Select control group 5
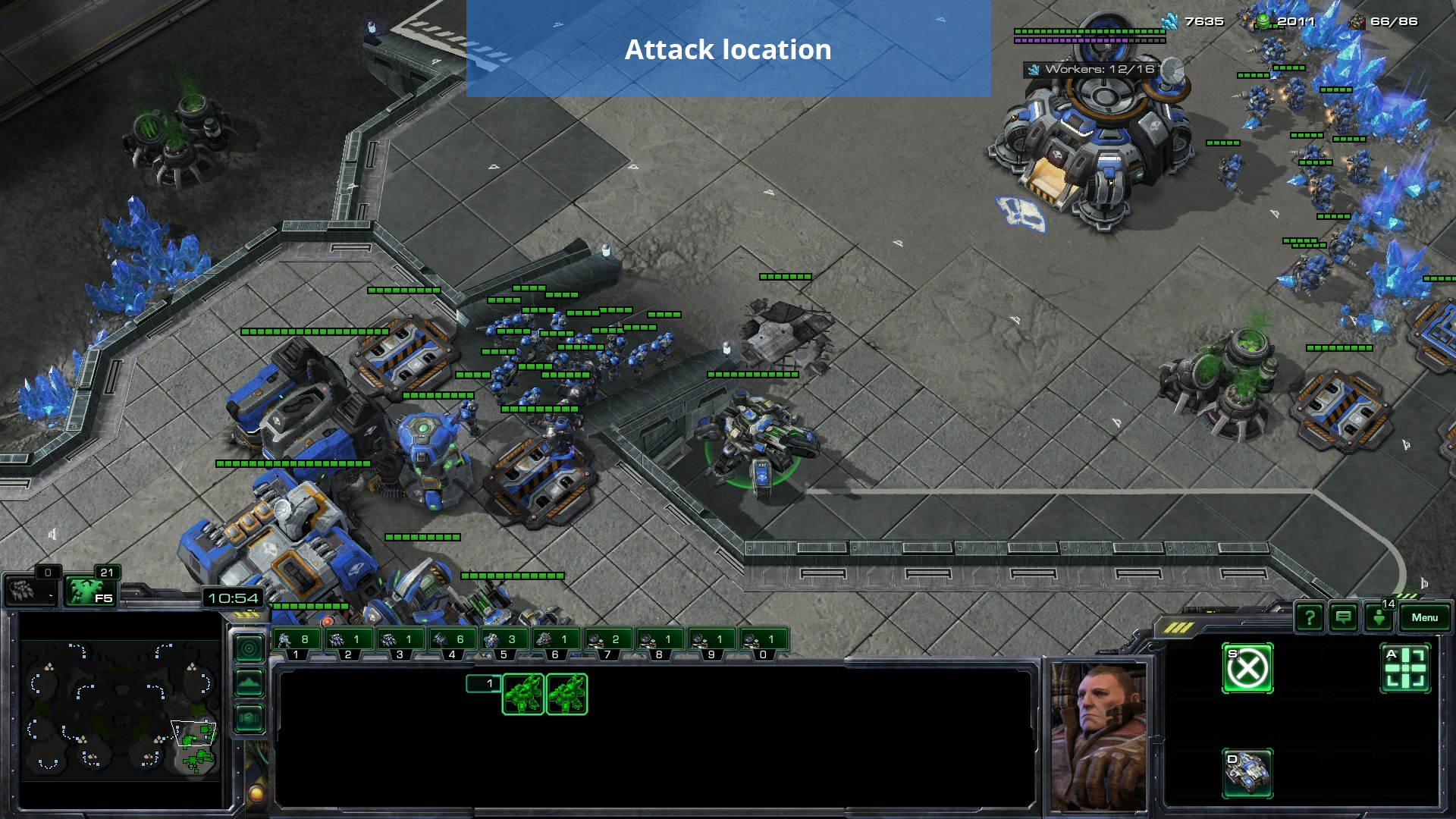Image resolution: width=1456 pixels, height=819 pixels. point(504,641)
